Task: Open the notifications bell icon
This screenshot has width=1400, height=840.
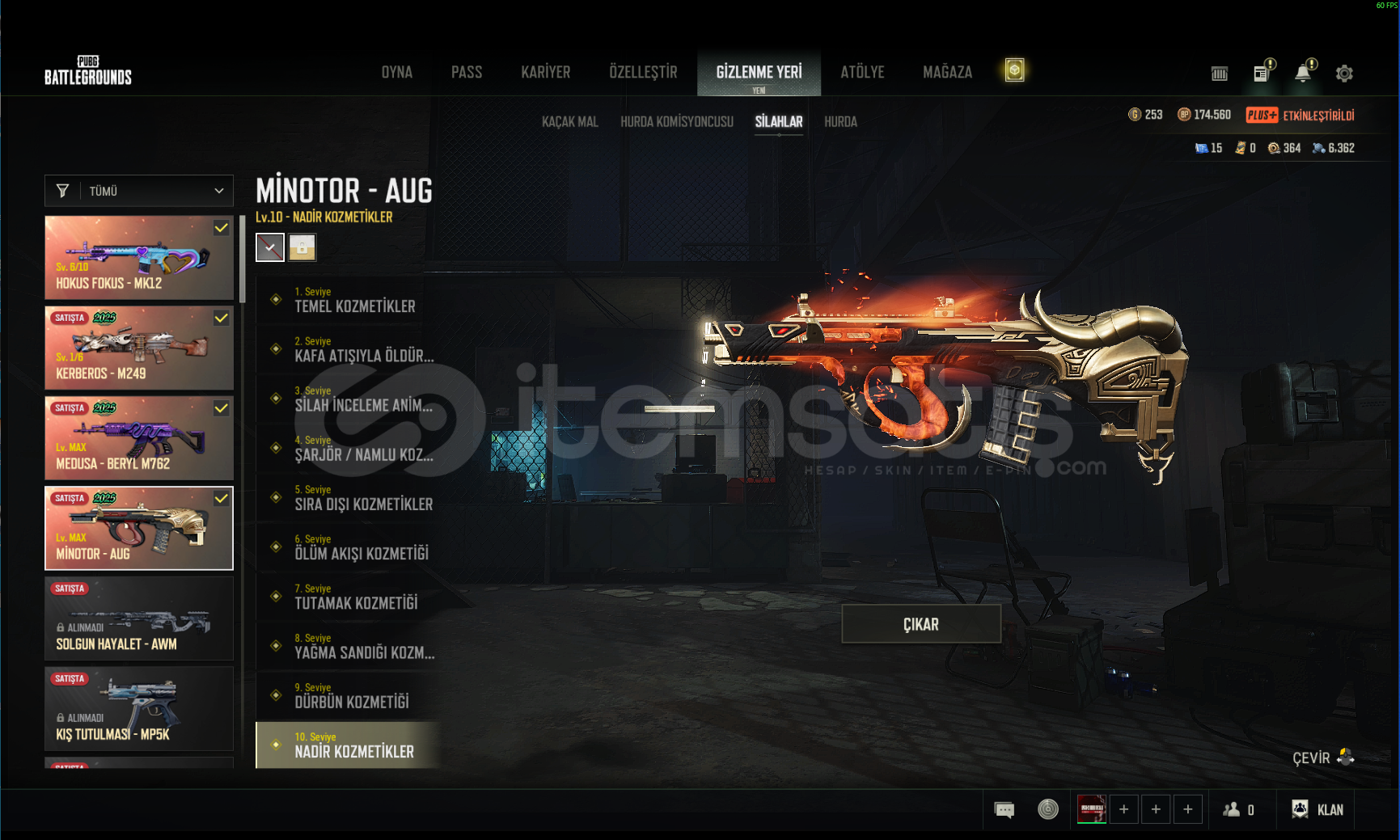Action: coord(1302,74)
